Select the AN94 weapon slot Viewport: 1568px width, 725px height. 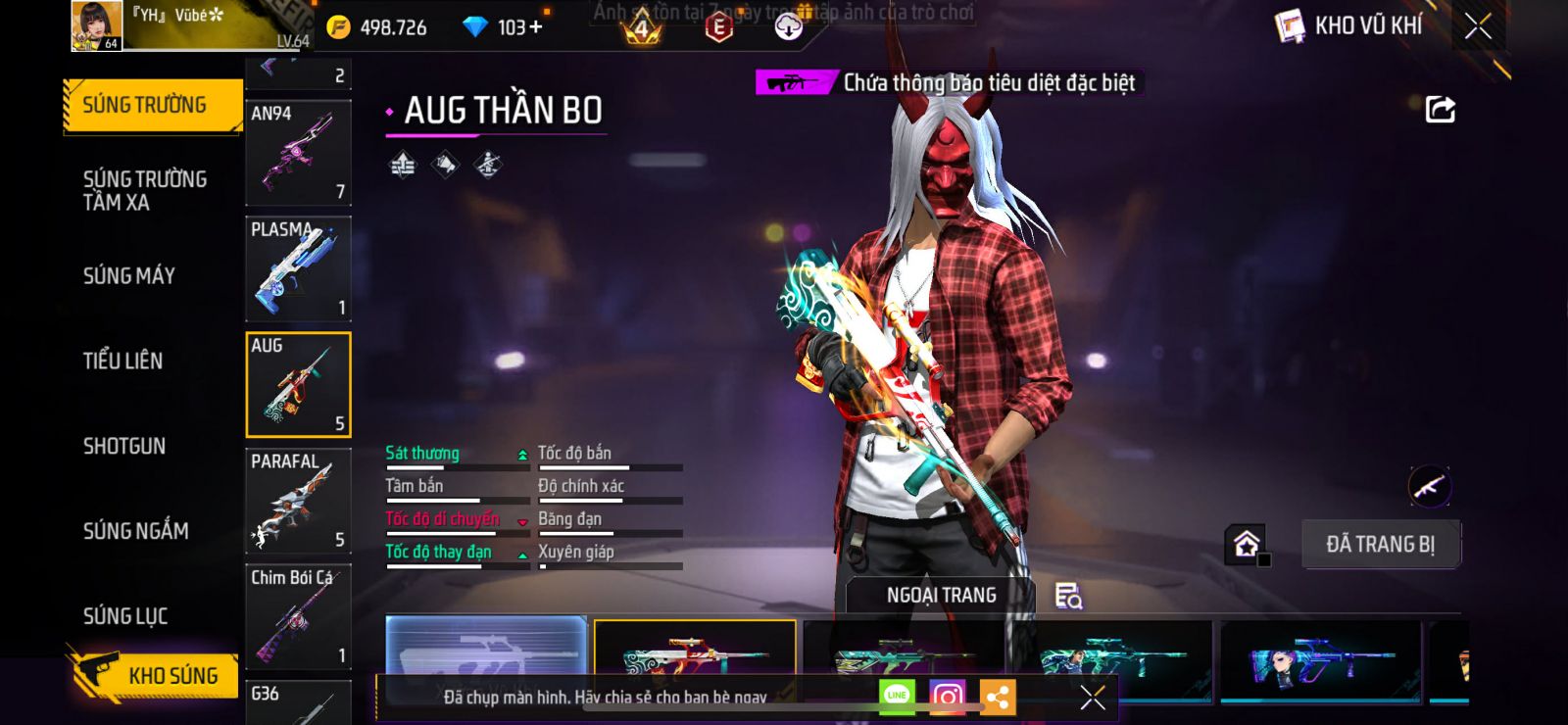click(298, 152)
